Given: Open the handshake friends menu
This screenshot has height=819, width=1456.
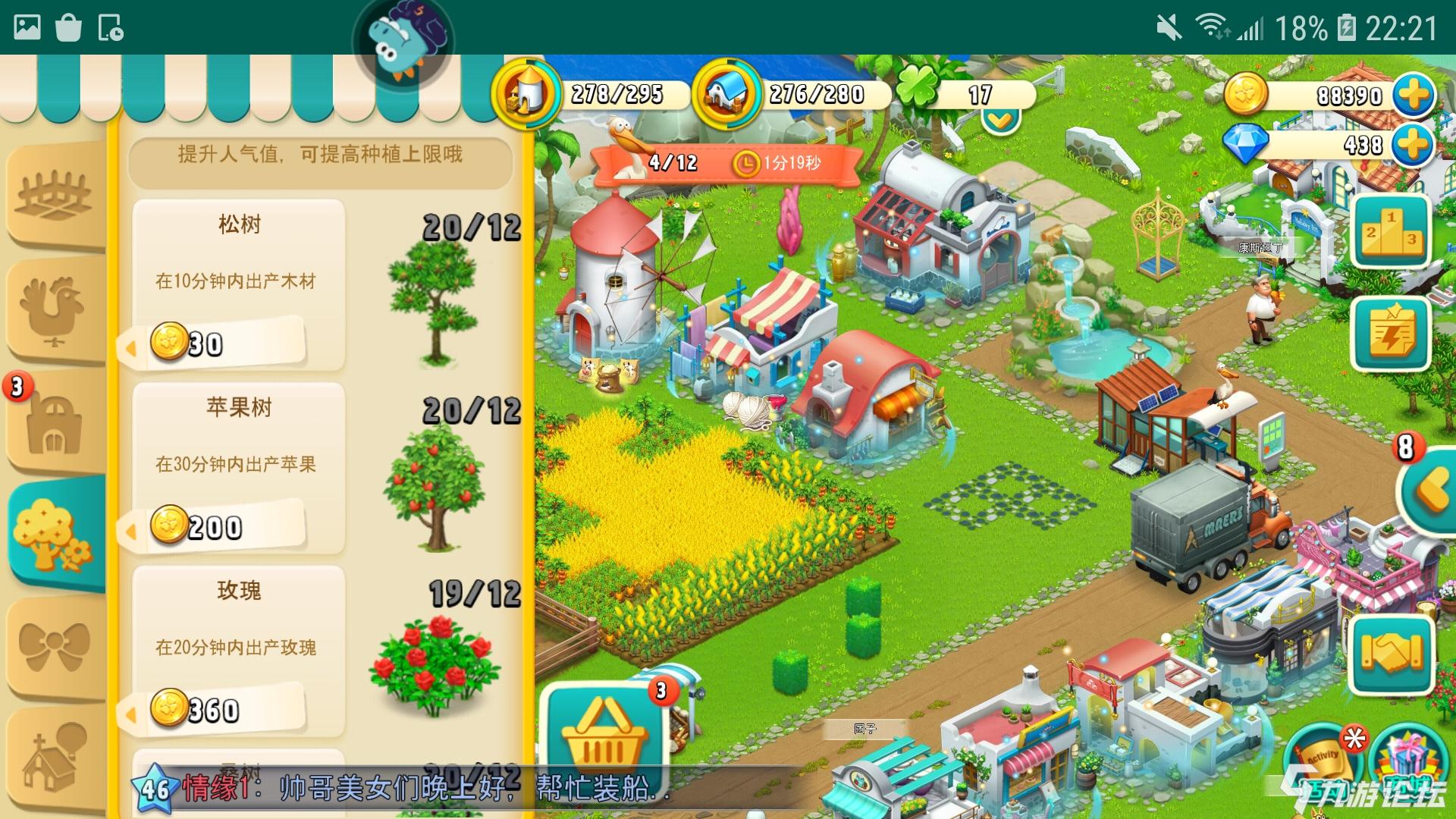Looking at the screenshot, I should pos(1391,654).
